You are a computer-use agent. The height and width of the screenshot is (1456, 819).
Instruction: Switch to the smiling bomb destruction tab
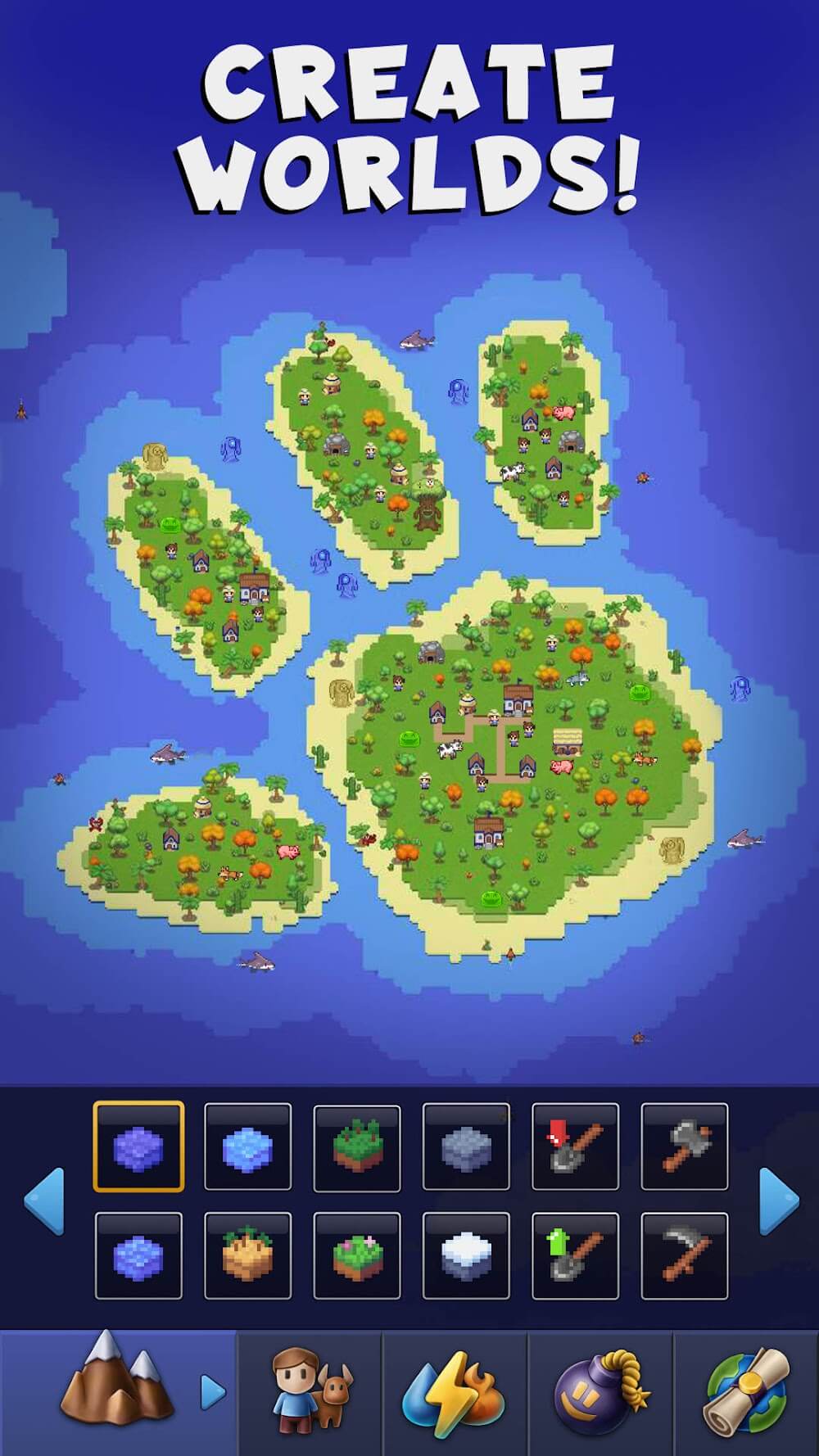tap(600, 1392)
